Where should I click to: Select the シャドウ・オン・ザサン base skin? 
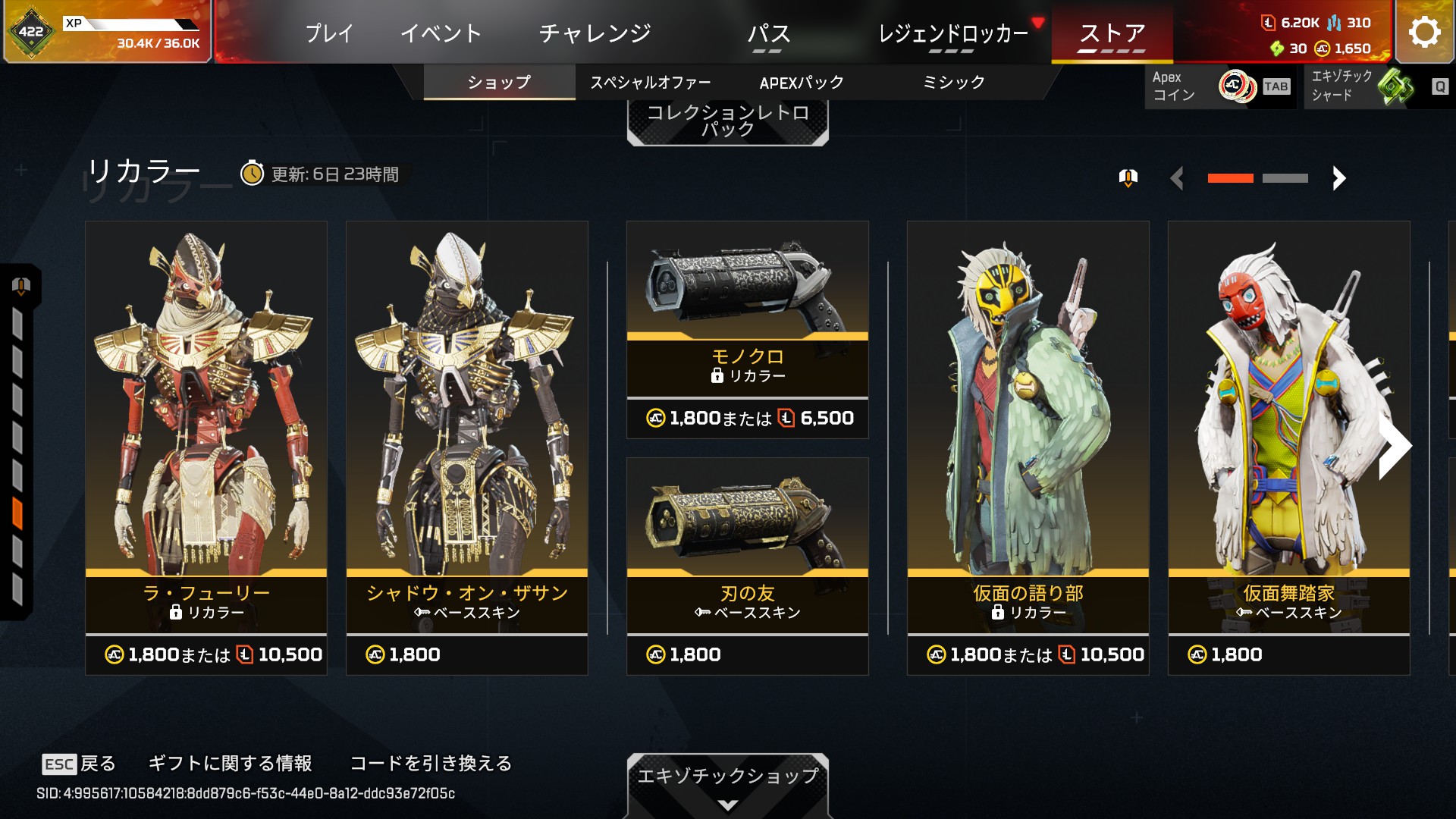point(467,447)
